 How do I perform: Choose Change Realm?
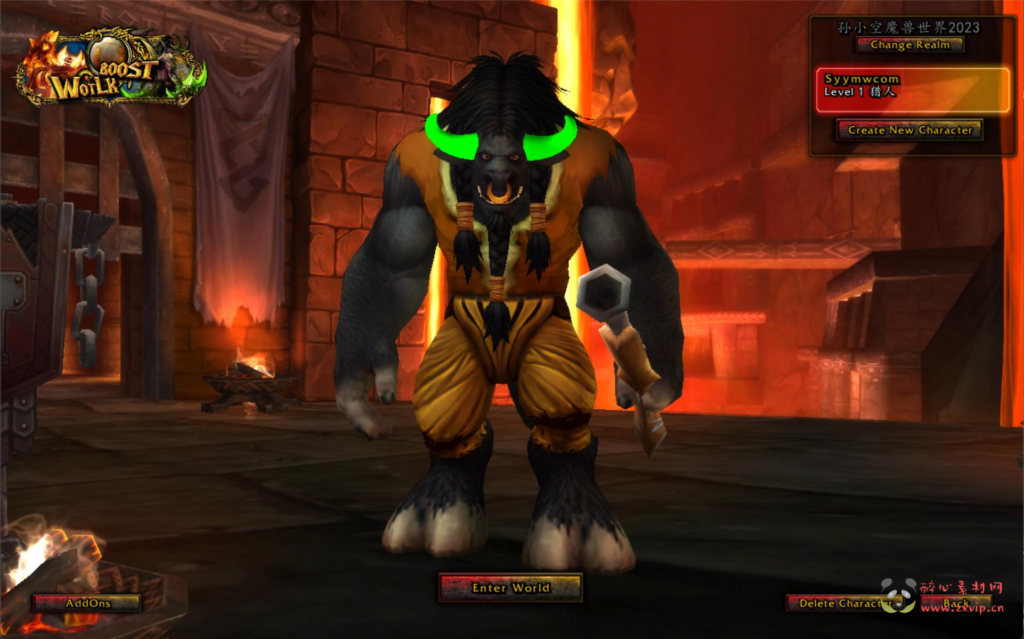(909, 45)
